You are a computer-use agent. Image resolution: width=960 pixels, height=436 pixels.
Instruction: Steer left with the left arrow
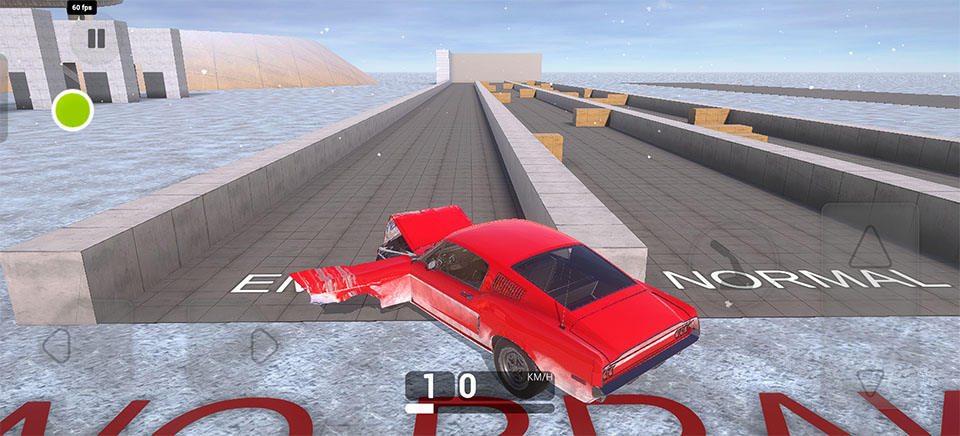57,345
